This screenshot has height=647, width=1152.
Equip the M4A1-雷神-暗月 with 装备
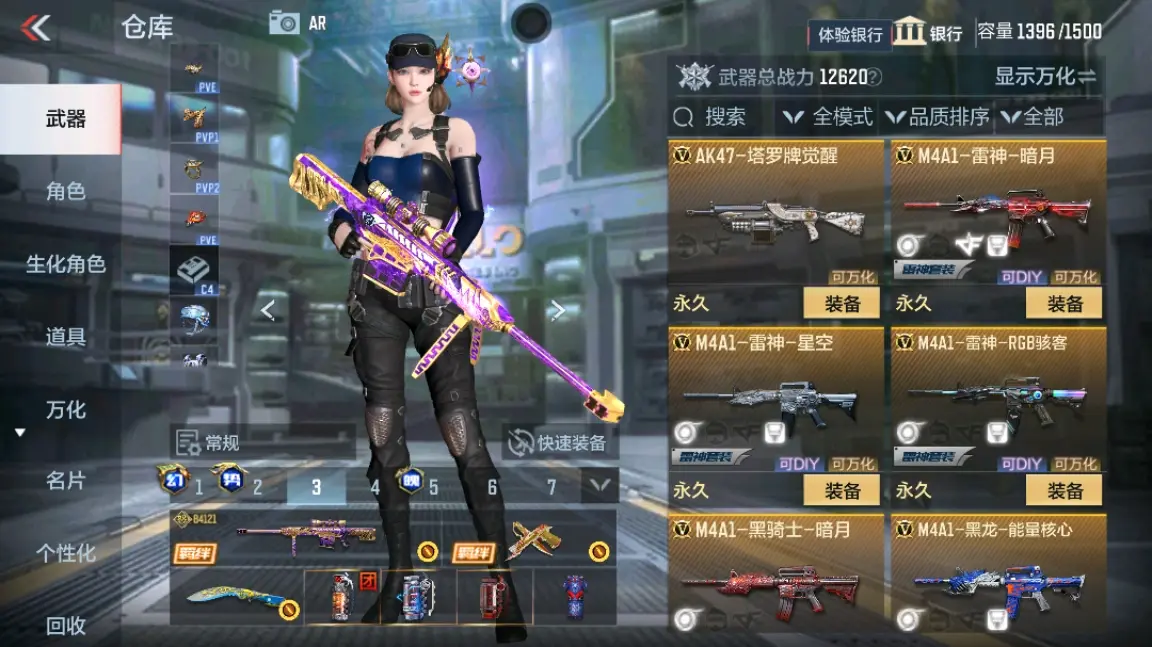click(x=1063, y=303)
